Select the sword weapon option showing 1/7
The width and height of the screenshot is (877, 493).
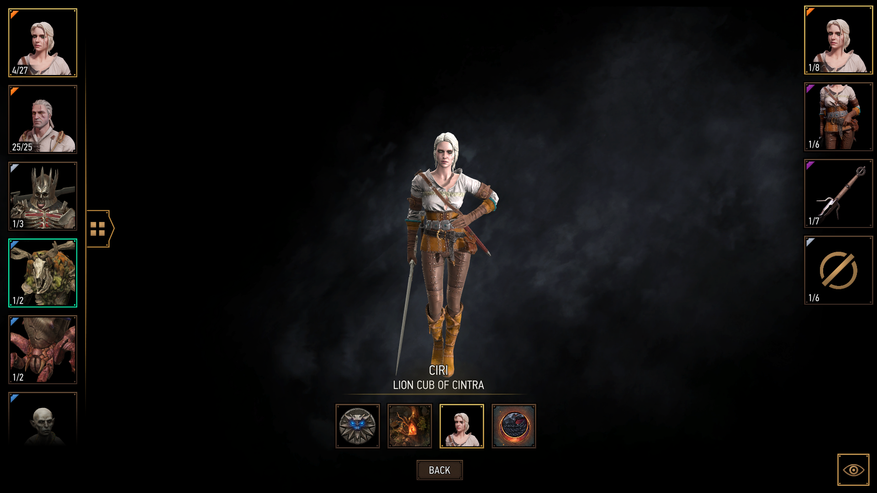tap(838, 193)
